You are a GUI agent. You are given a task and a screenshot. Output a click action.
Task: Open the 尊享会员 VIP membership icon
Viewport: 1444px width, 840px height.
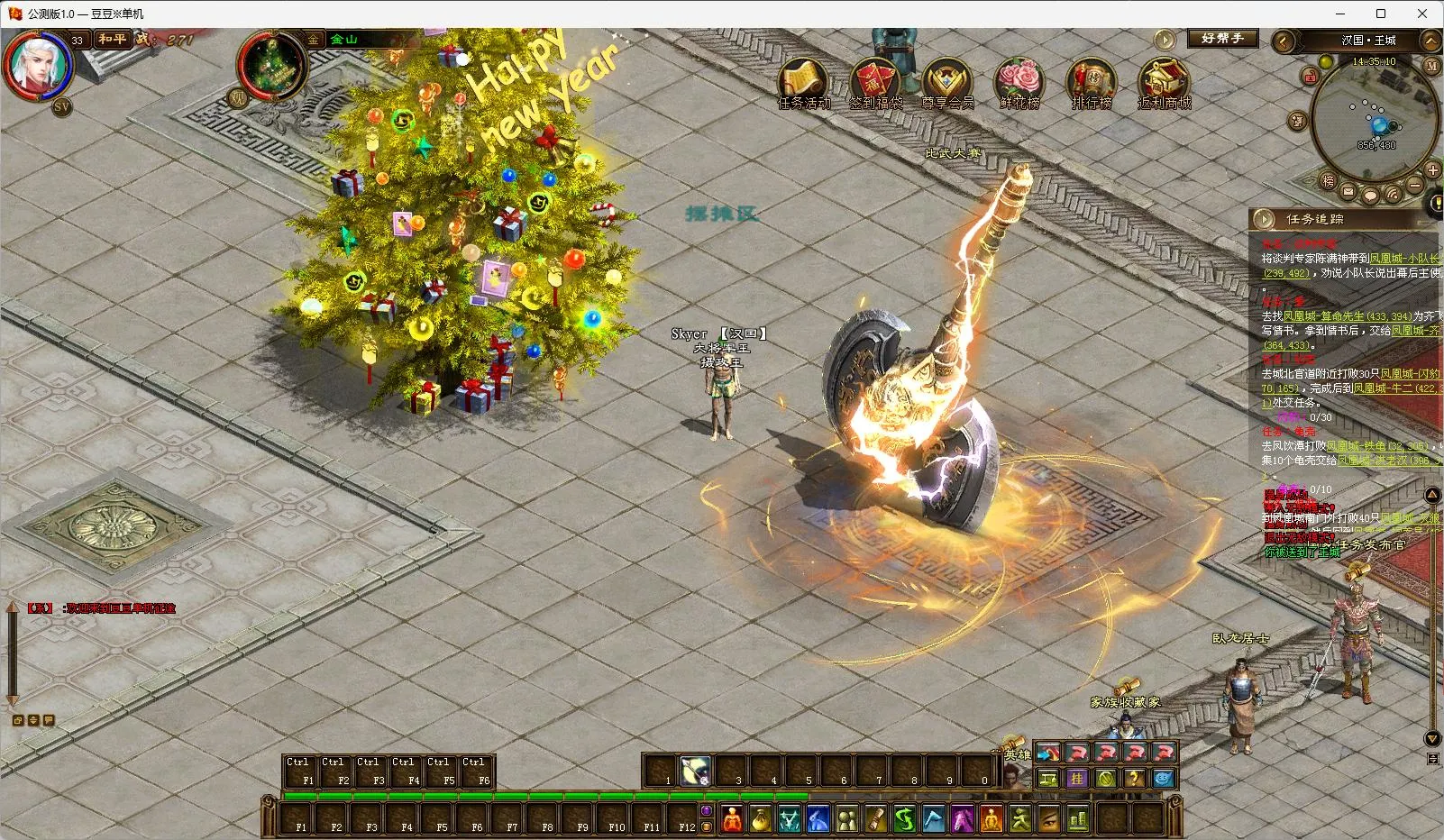(946, 82)
